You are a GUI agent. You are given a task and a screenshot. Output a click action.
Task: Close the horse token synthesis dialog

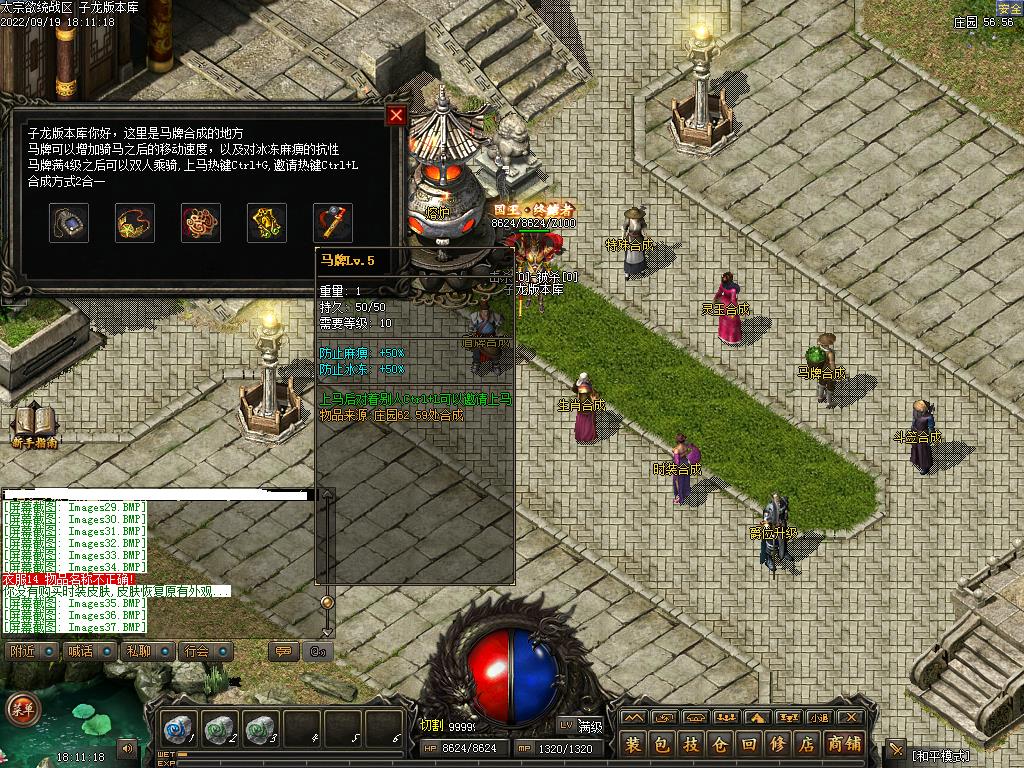tap(396, 115)
